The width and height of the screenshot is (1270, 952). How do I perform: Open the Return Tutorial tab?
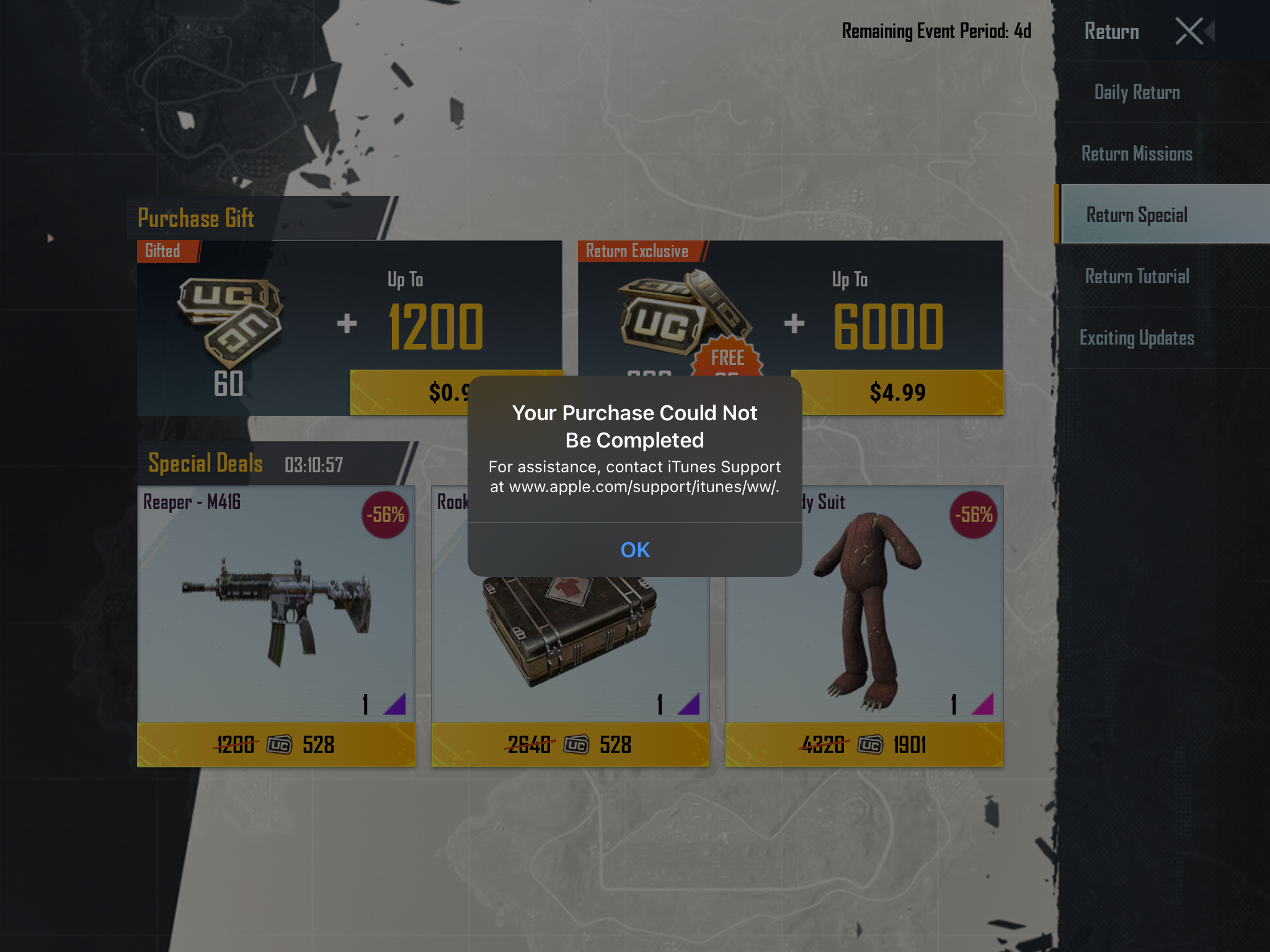1137,276
